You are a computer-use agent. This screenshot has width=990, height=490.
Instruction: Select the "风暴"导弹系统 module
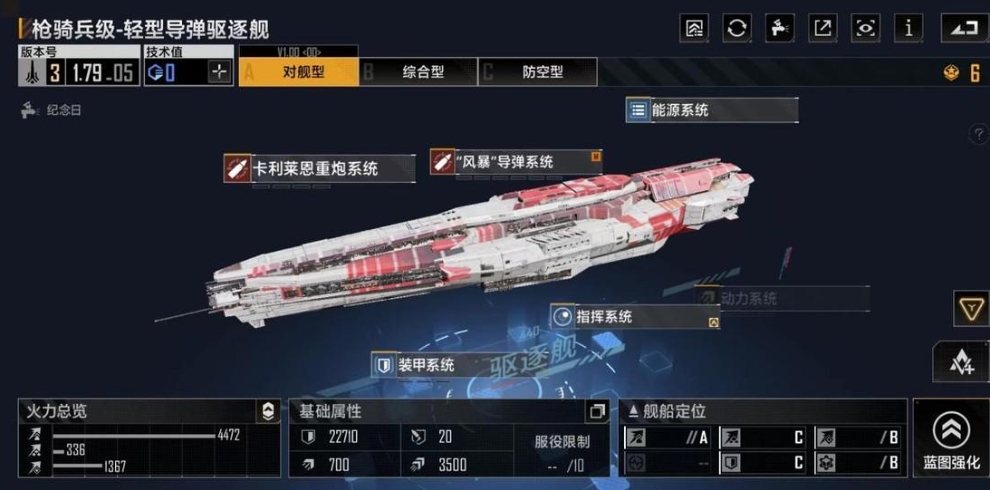(x=516, y=162)
